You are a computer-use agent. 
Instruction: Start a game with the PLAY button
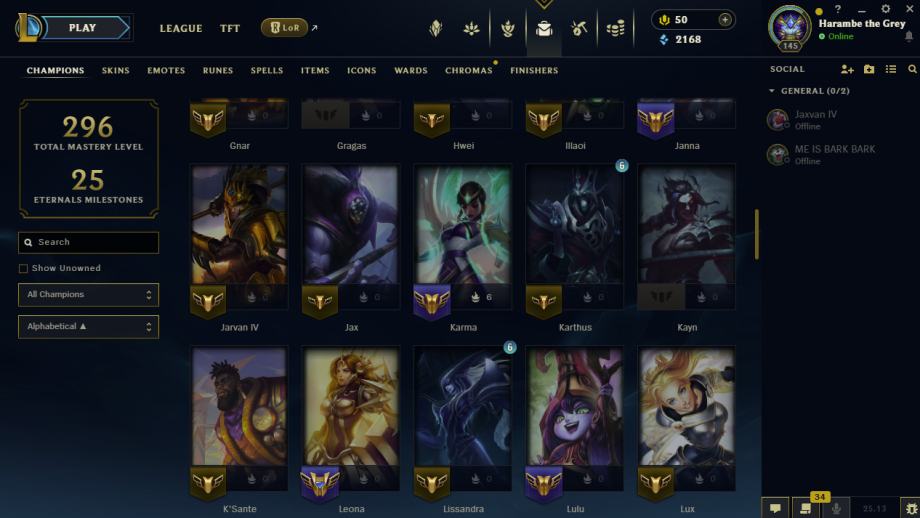(x=82, y=28)
